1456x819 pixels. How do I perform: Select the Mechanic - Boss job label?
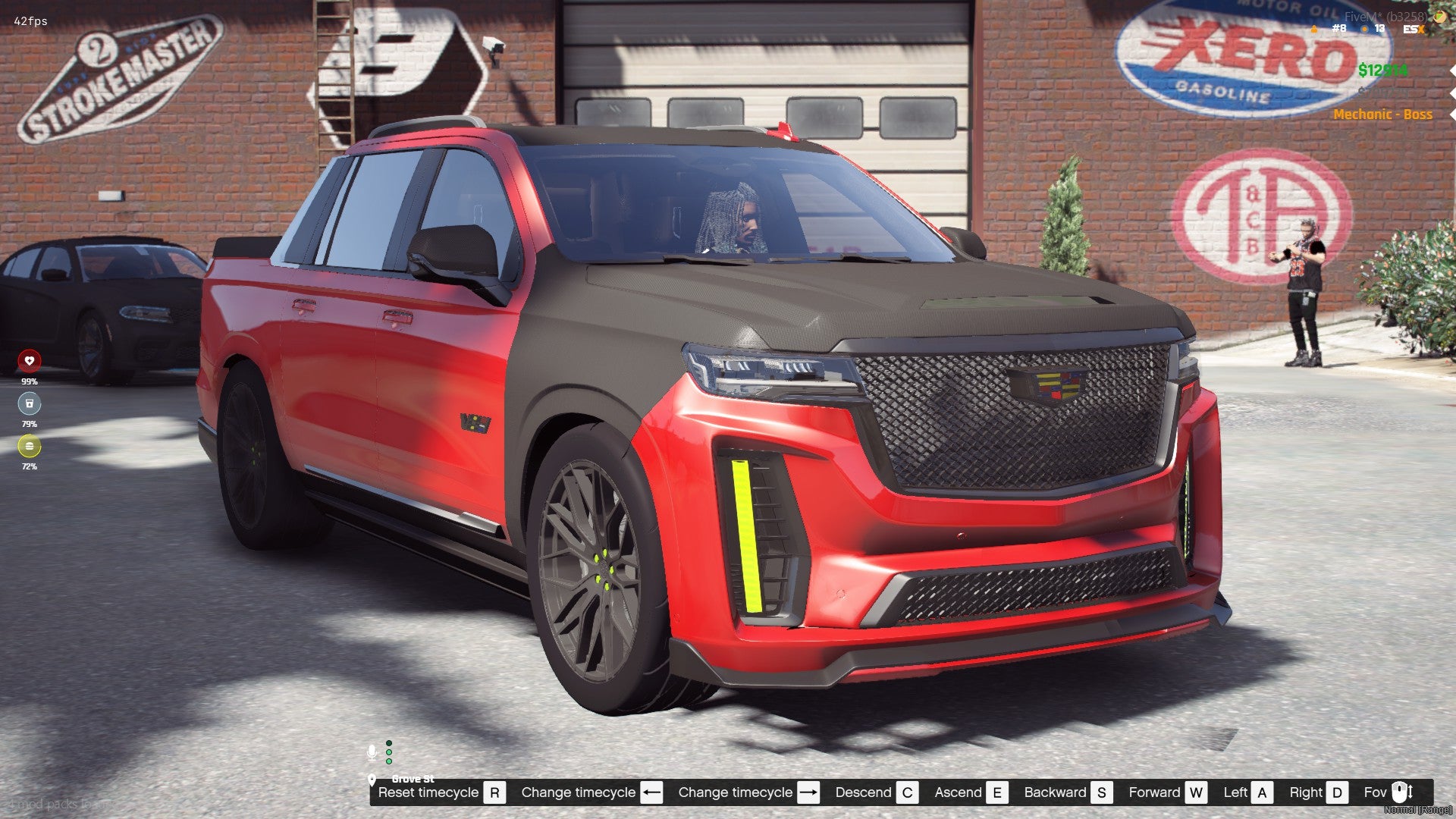(1382, 115)
